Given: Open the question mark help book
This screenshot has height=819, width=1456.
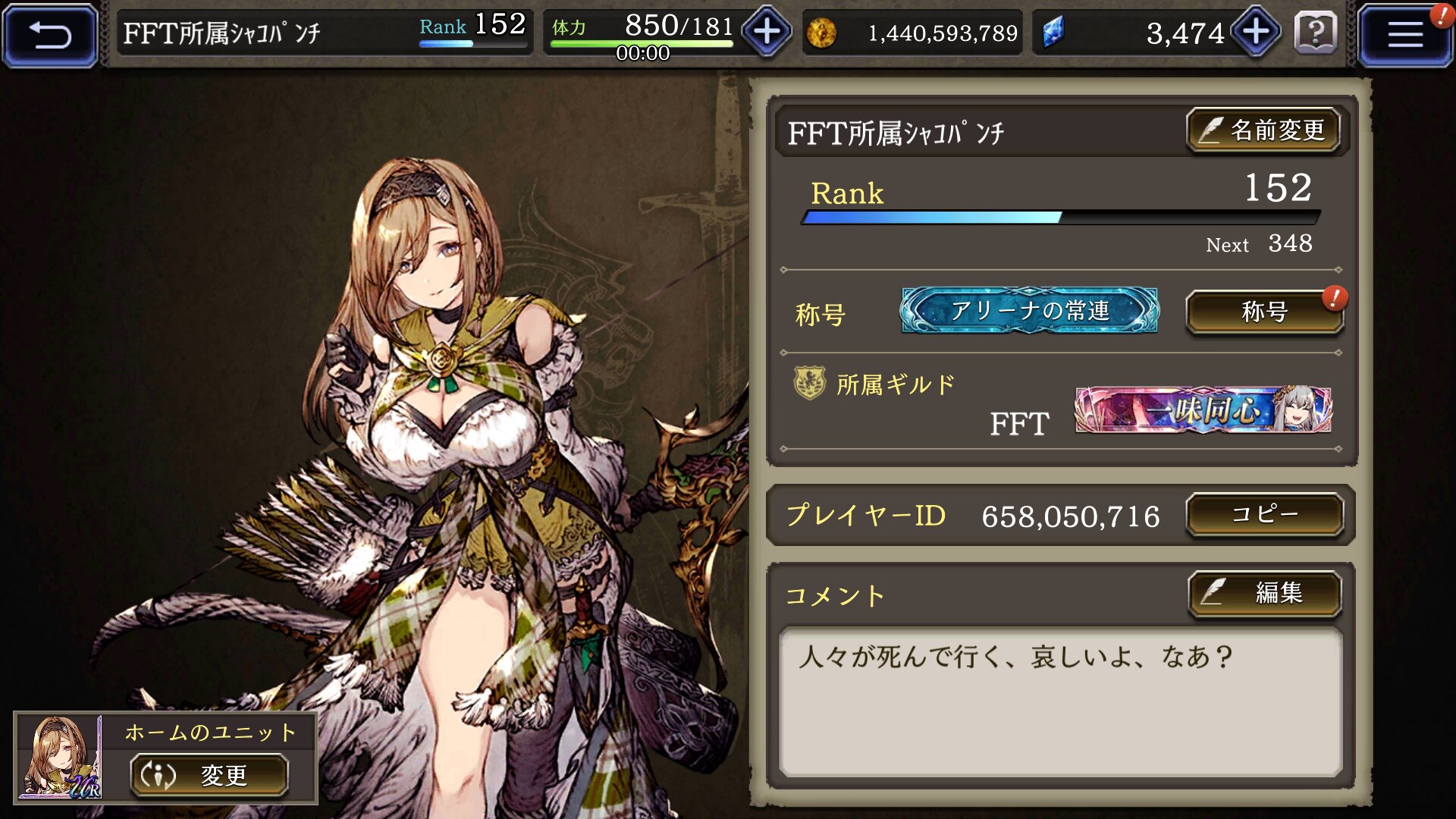Looking at the screenshot, I should (1316, 33).
